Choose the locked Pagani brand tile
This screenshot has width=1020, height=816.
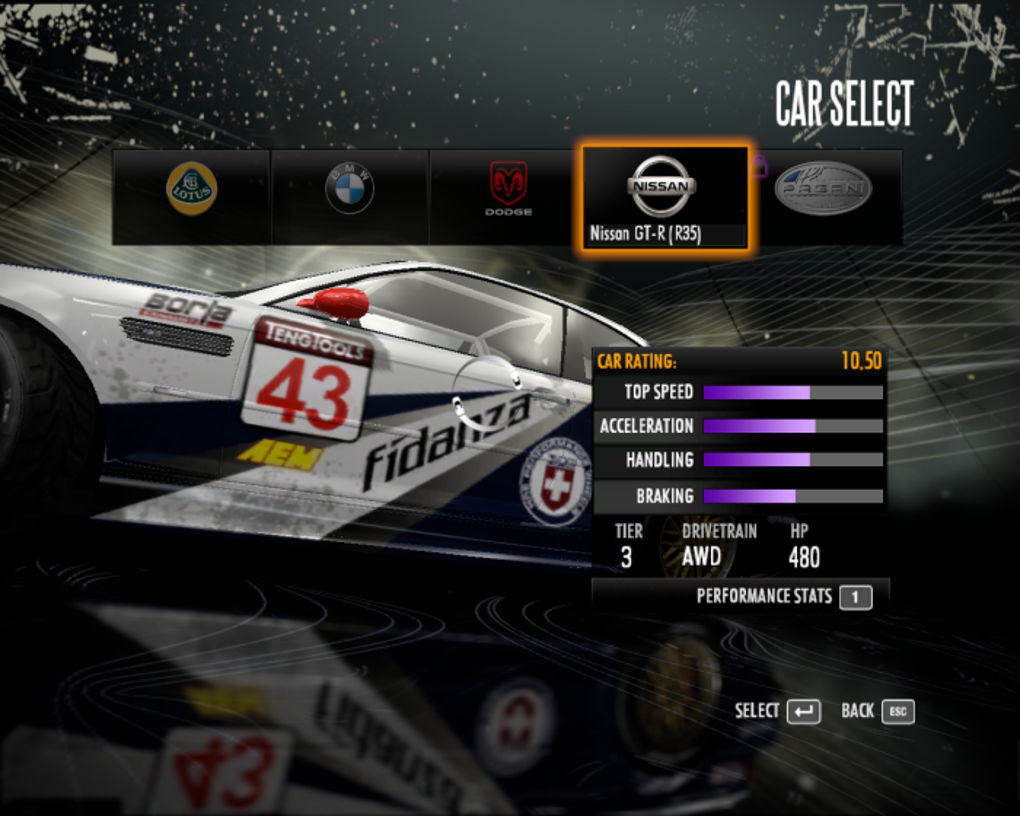point(823,197)
